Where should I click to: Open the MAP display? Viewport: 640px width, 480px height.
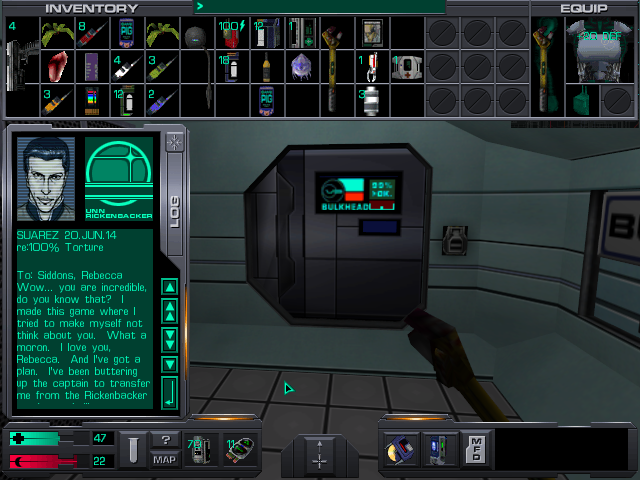pos(165,460)
